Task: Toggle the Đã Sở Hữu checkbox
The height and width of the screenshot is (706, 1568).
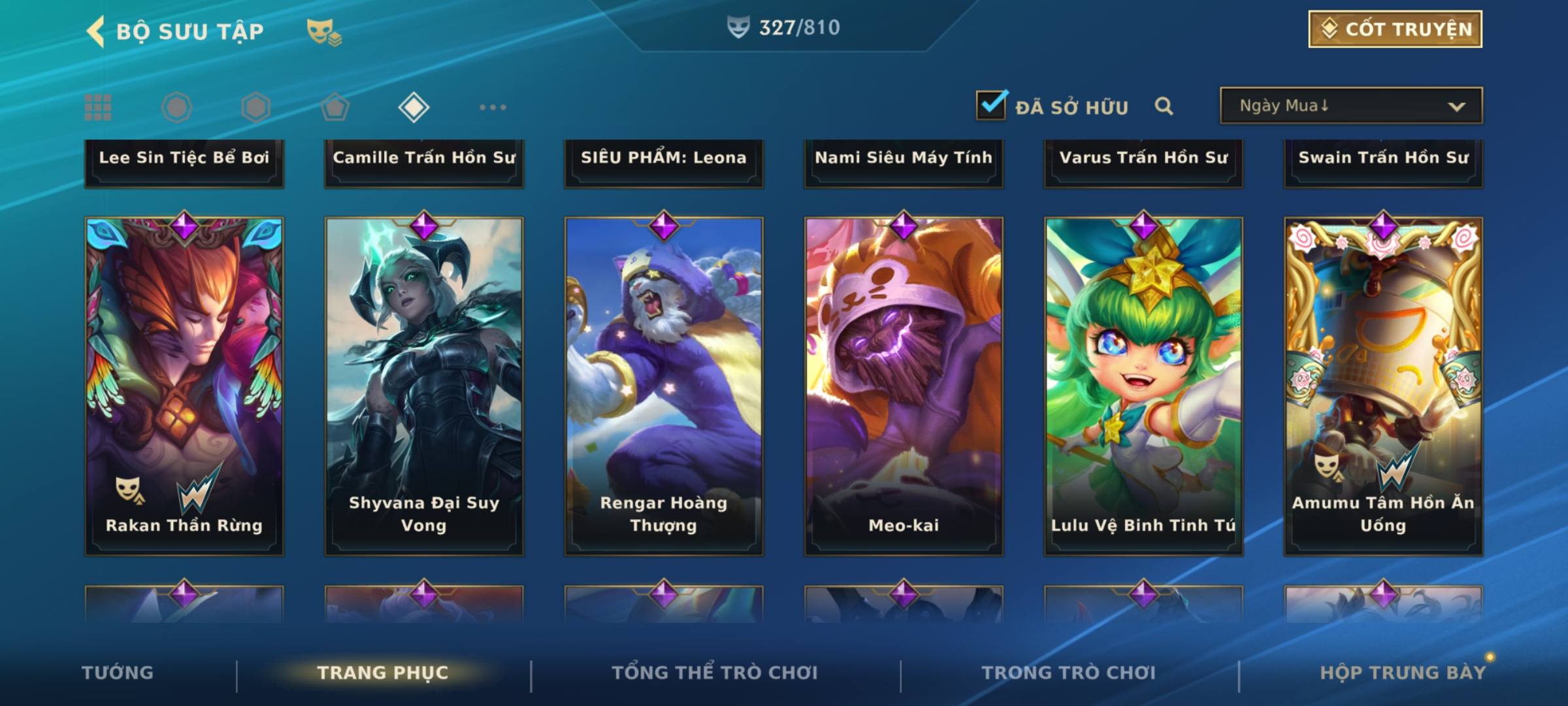Action: [x=991, y=105]
